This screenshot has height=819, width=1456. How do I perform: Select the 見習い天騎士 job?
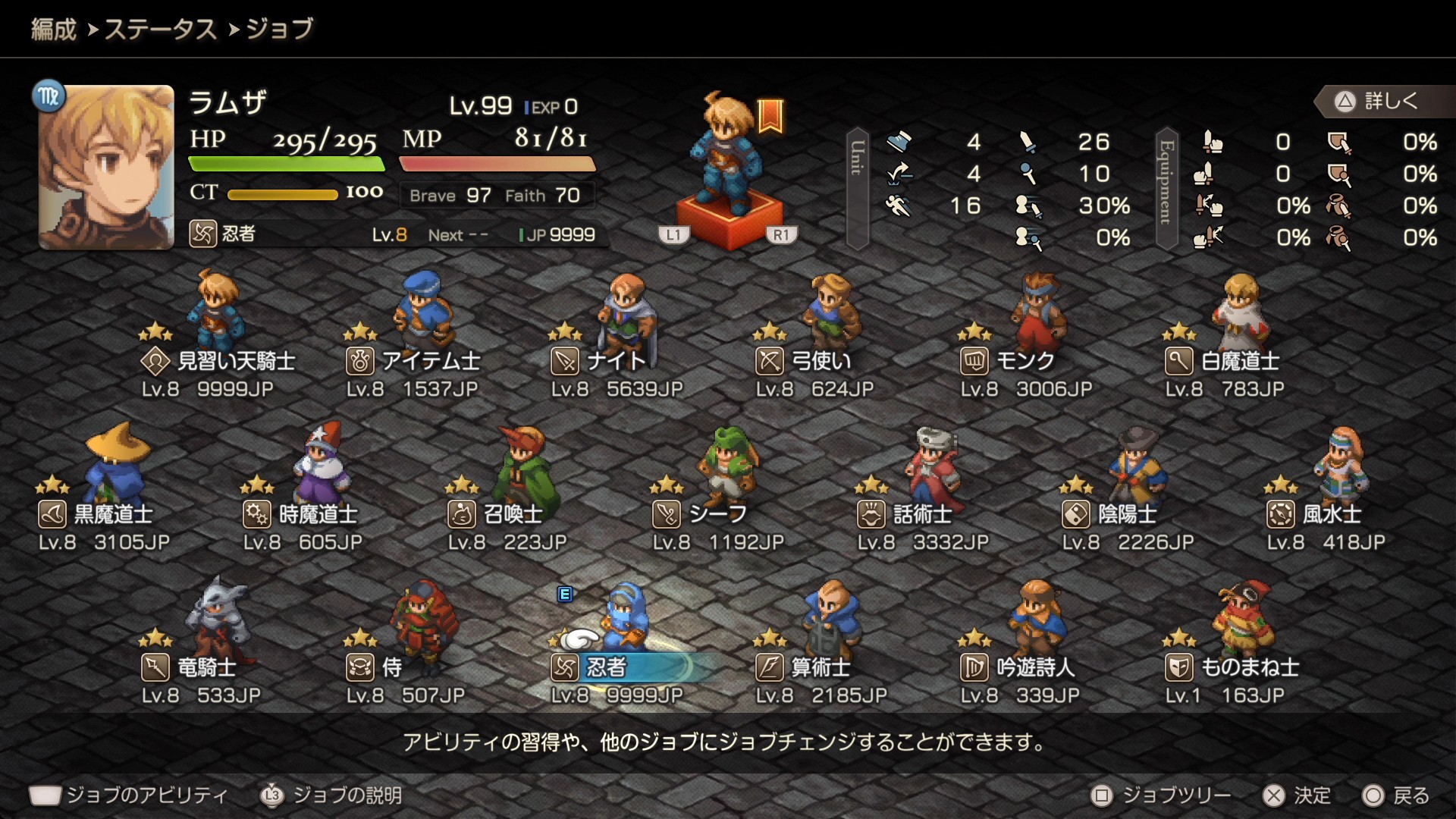218,361
